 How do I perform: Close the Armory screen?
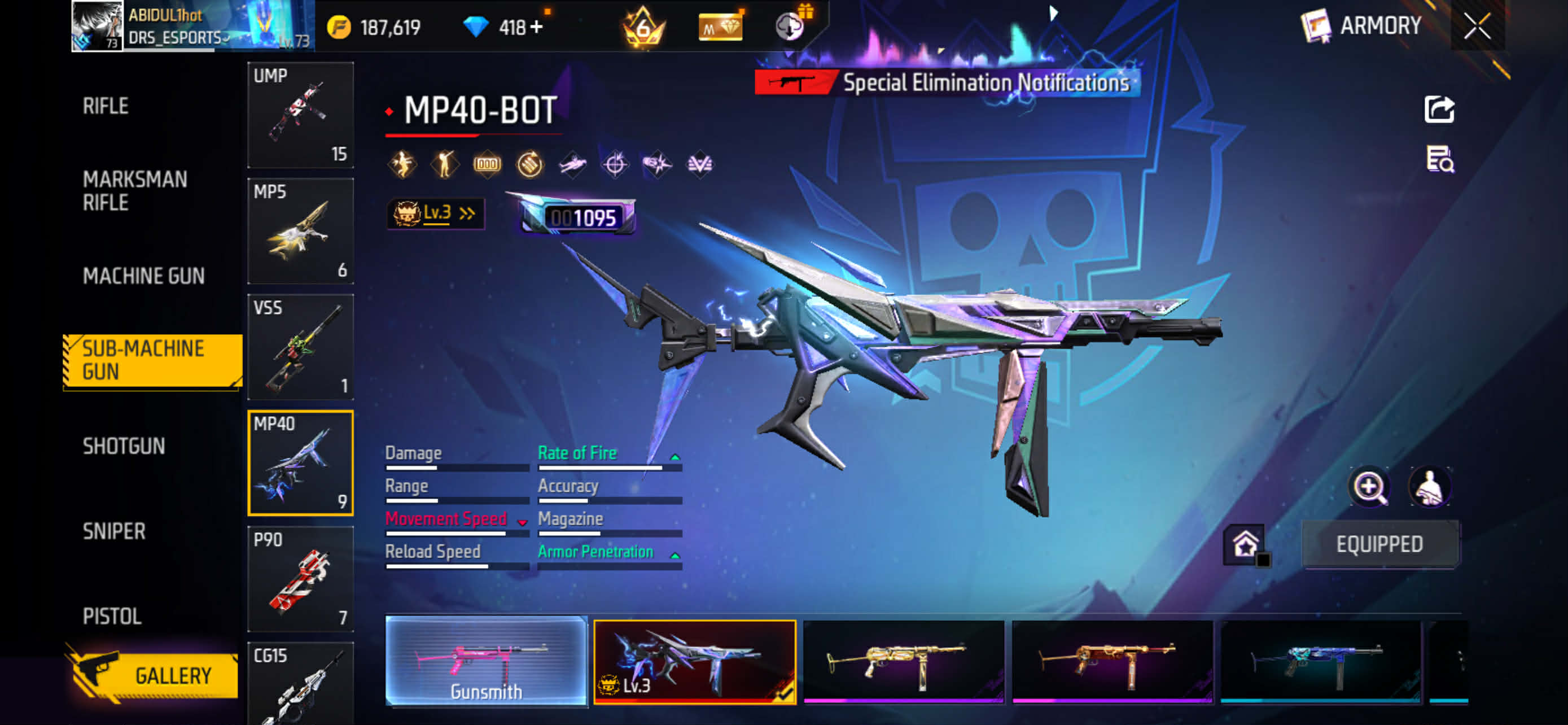[1477, 26]
